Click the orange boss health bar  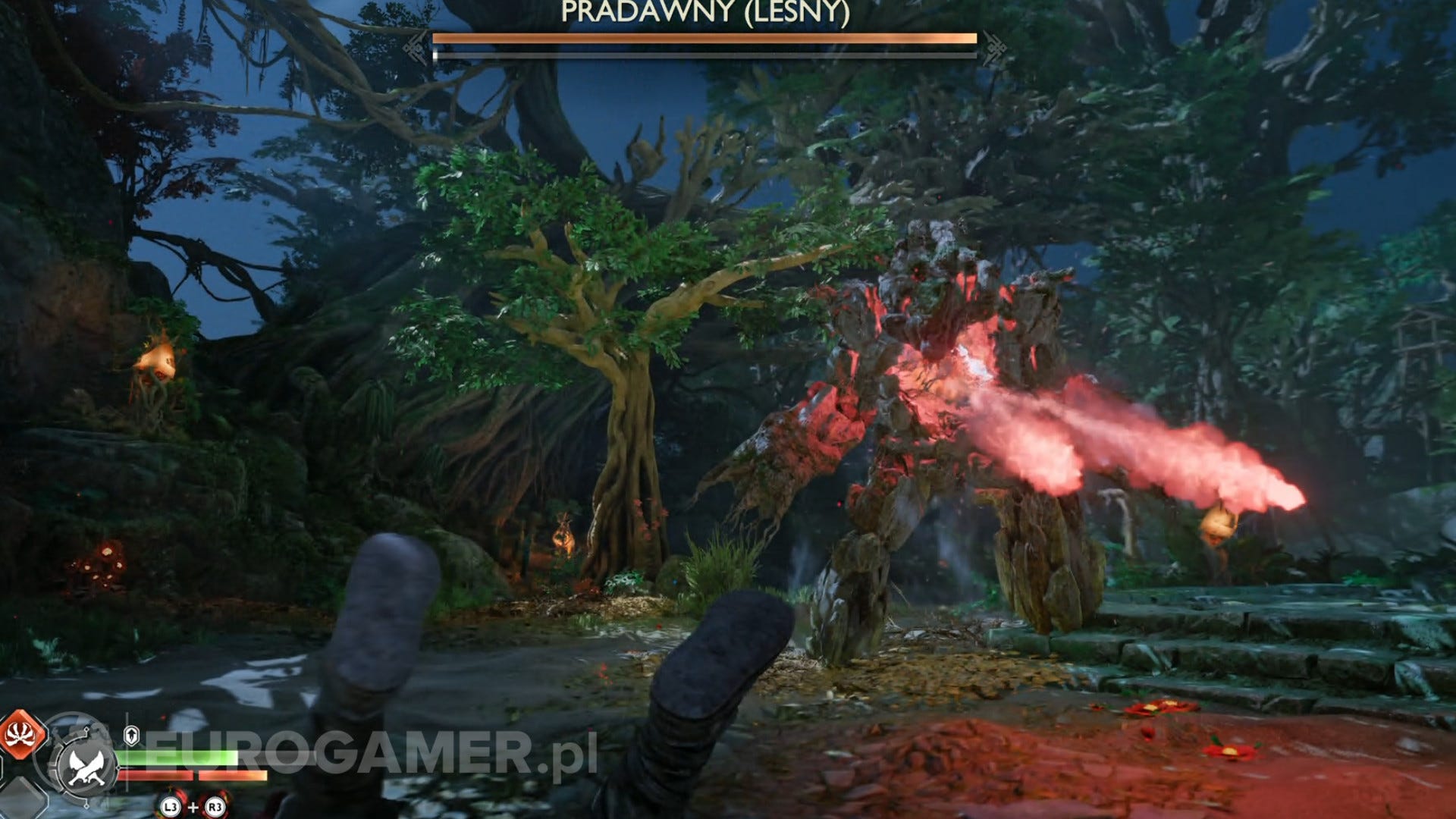tap(705, 38)
